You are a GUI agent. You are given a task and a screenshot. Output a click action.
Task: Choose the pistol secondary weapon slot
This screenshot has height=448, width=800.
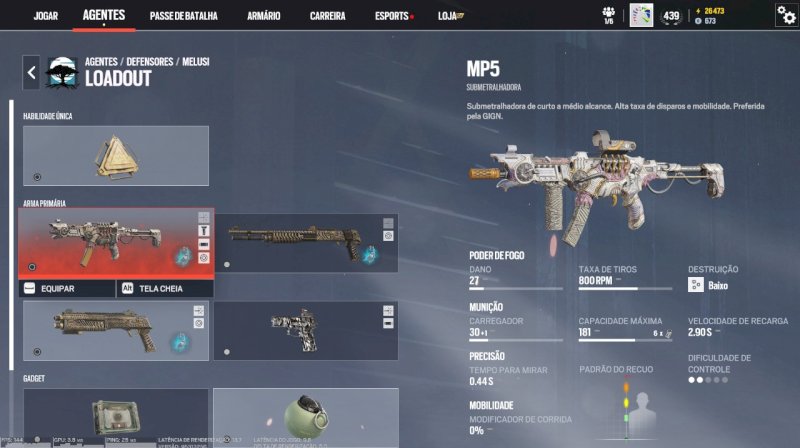(305, 330)
